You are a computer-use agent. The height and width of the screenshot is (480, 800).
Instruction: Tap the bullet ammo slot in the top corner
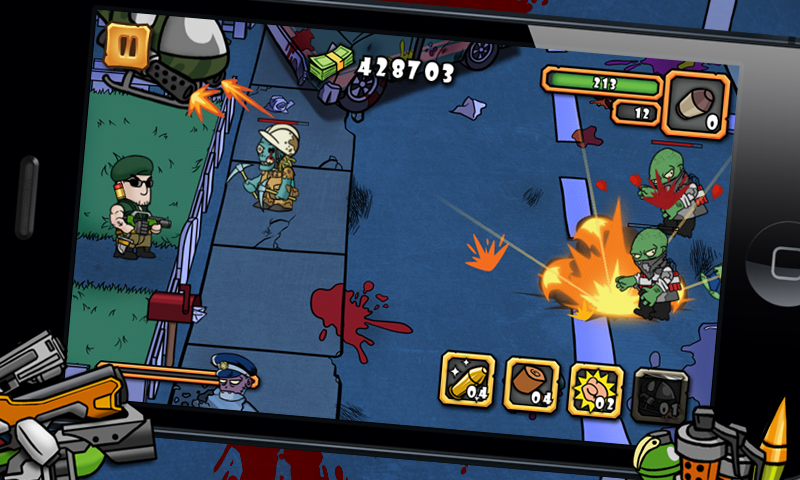[x=699, y=103]
